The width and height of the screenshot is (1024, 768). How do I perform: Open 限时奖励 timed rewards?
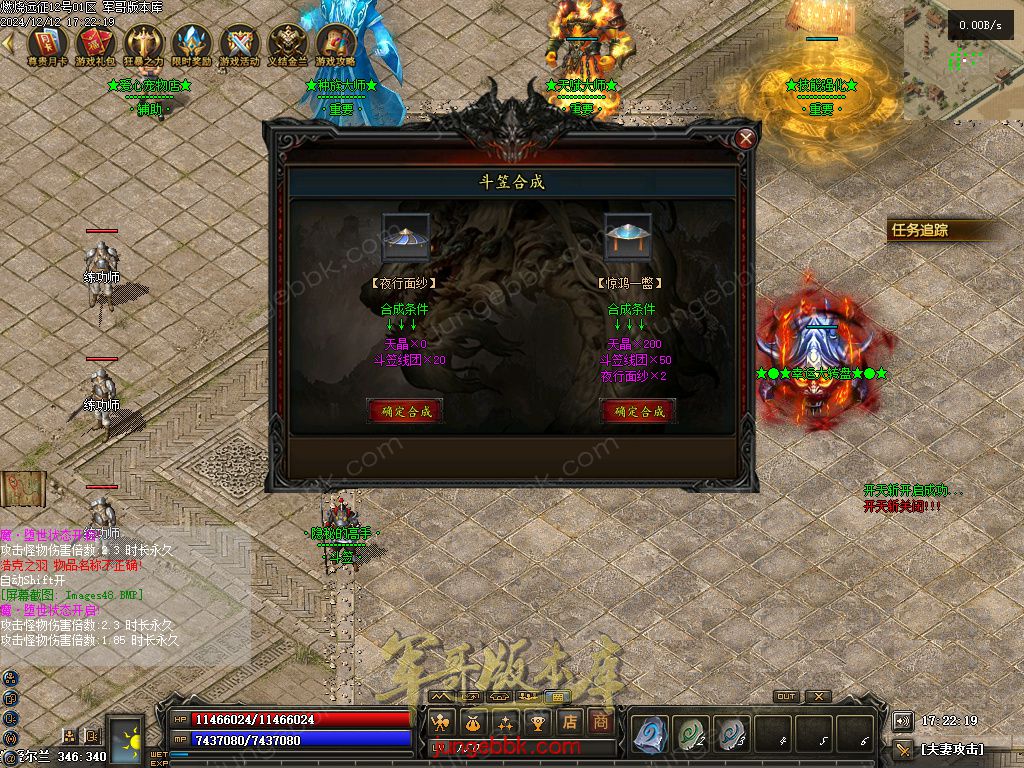click(x=191, y=46)
